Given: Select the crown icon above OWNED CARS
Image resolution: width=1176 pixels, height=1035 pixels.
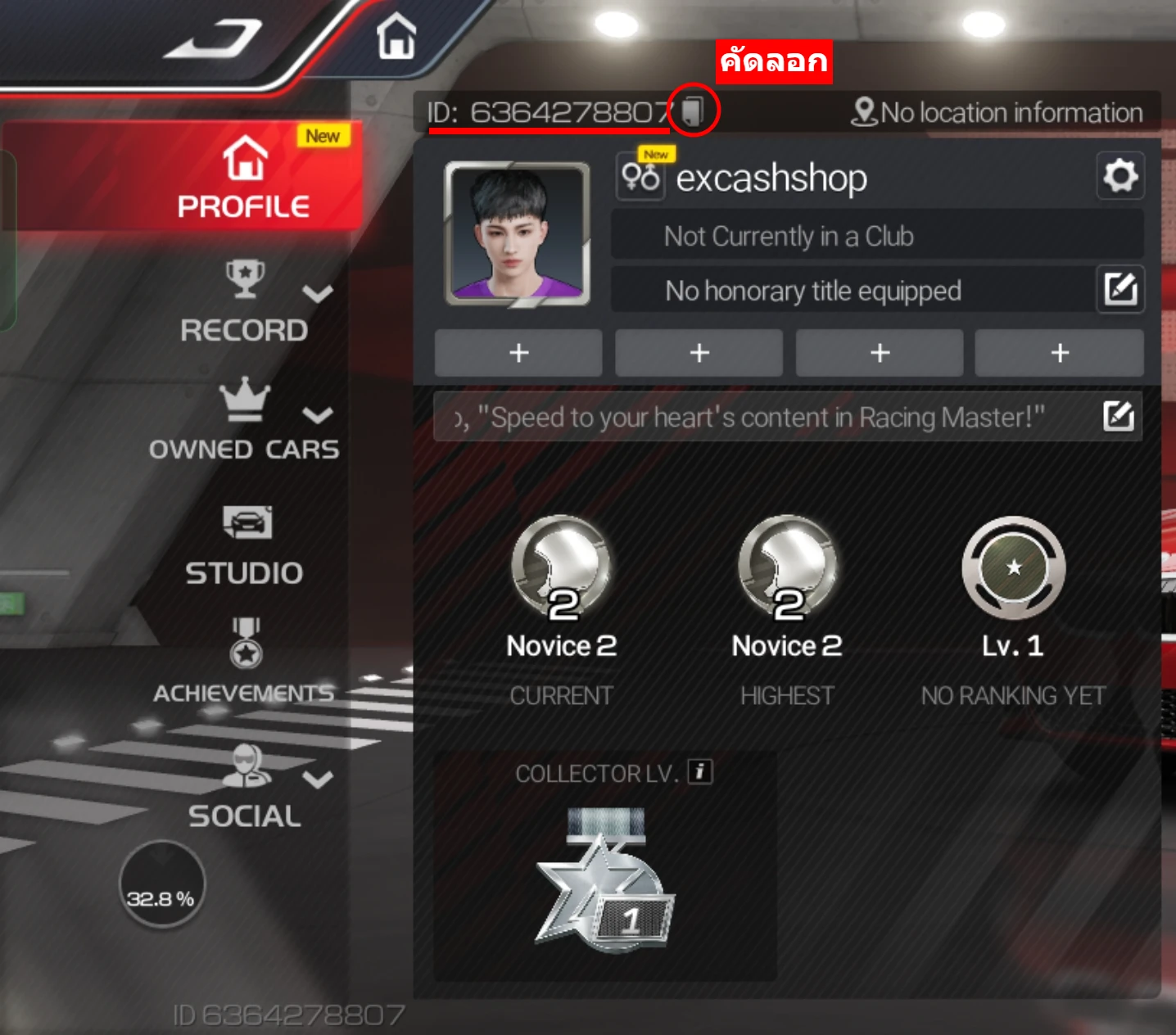Looking at the screenshot, I should click(x=243, y=399).
